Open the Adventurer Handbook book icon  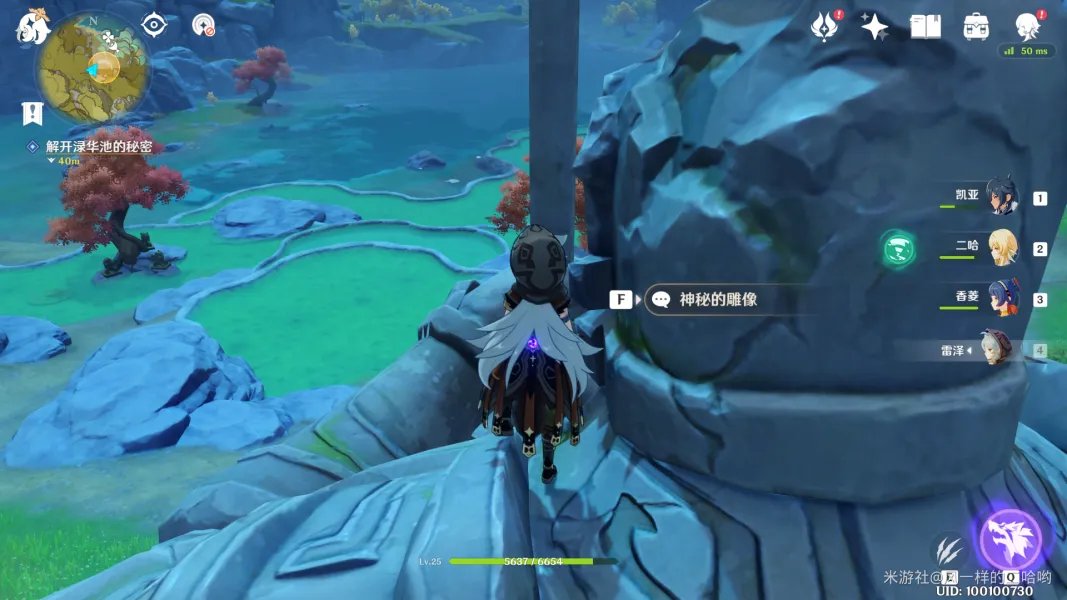(925, 27)
